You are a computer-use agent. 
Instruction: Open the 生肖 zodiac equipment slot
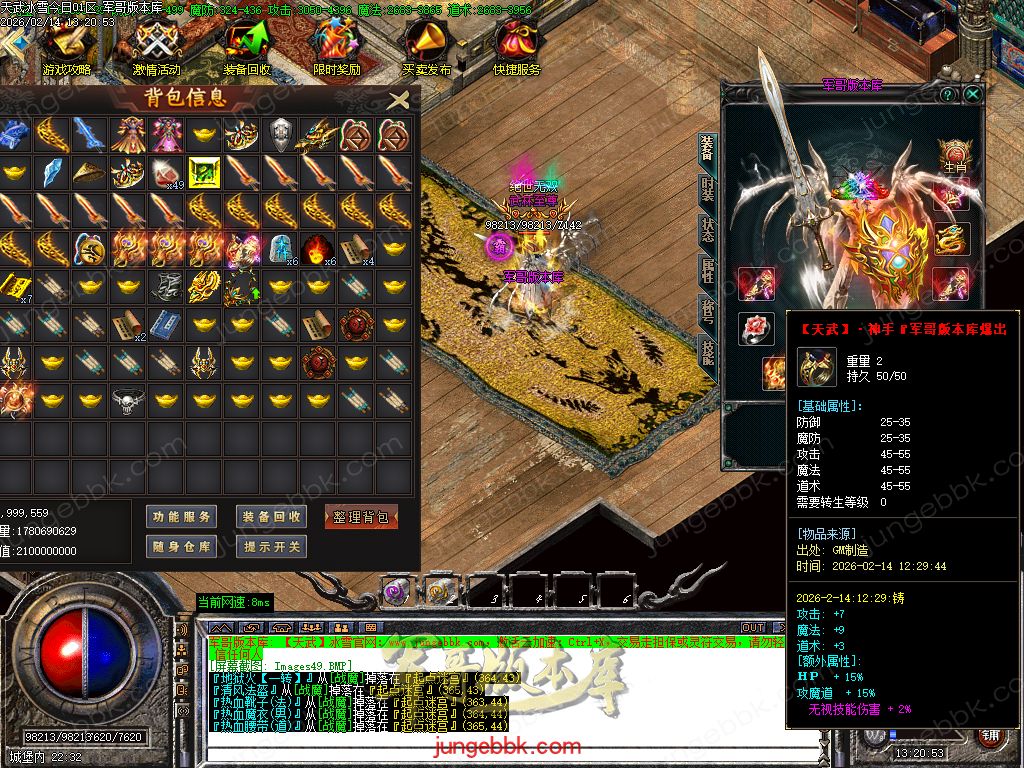(x=955, y=154)
